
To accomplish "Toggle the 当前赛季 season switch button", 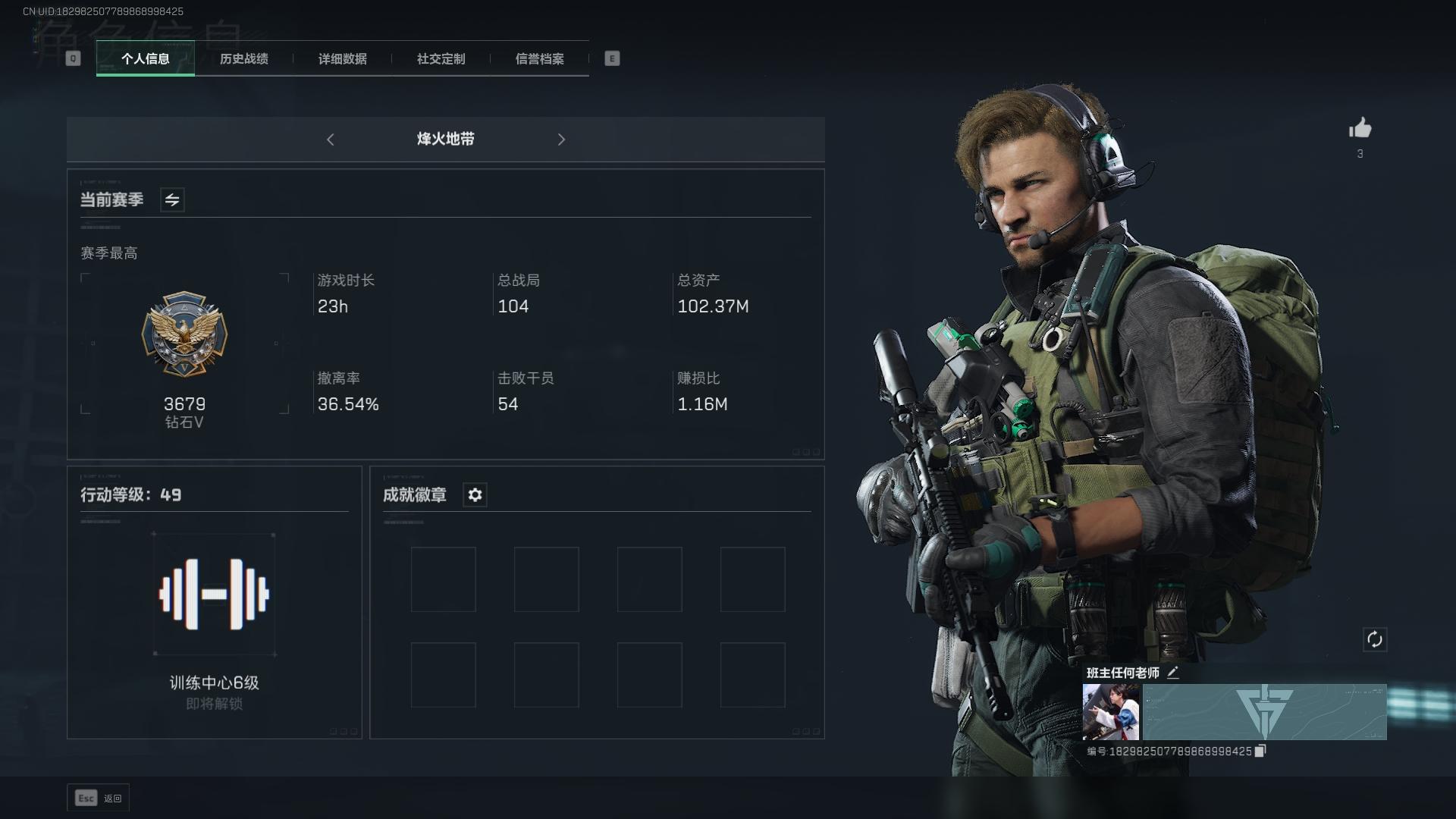I will pyautogui.click(x=172, y=200).
